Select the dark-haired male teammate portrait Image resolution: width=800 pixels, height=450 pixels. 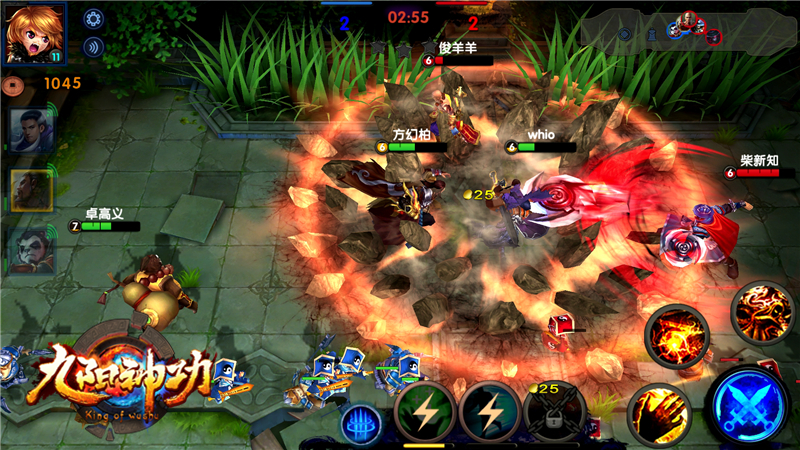(x=31, y=131)
